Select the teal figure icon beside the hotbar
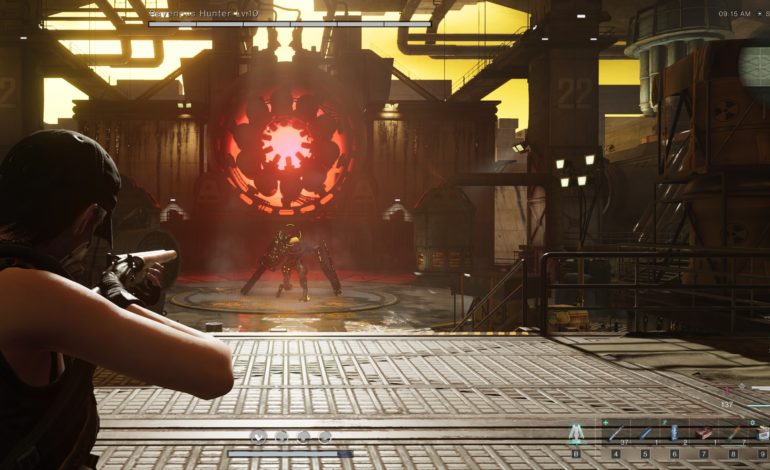Image resolution: width=770 pixels, height=470 pixels. tap(575, 434)
